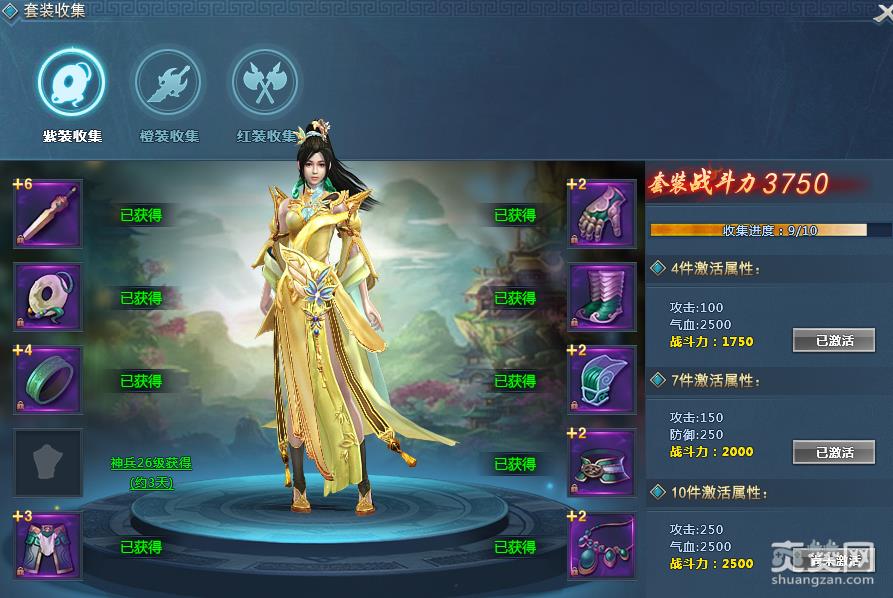The image size is (893, 598).
Task: Select the +2 helmet equipment slot
Action: coord(602,380)
